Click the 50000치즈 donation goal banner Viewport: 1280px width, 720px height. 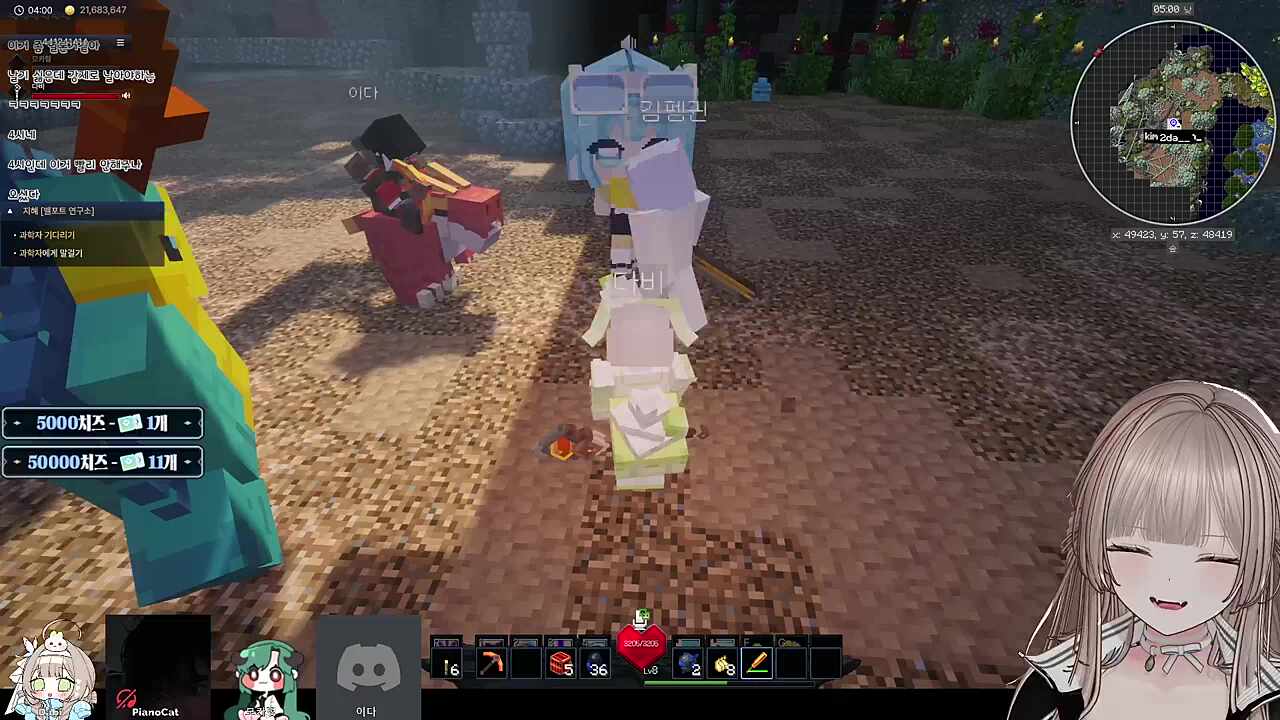click(102, 462)
